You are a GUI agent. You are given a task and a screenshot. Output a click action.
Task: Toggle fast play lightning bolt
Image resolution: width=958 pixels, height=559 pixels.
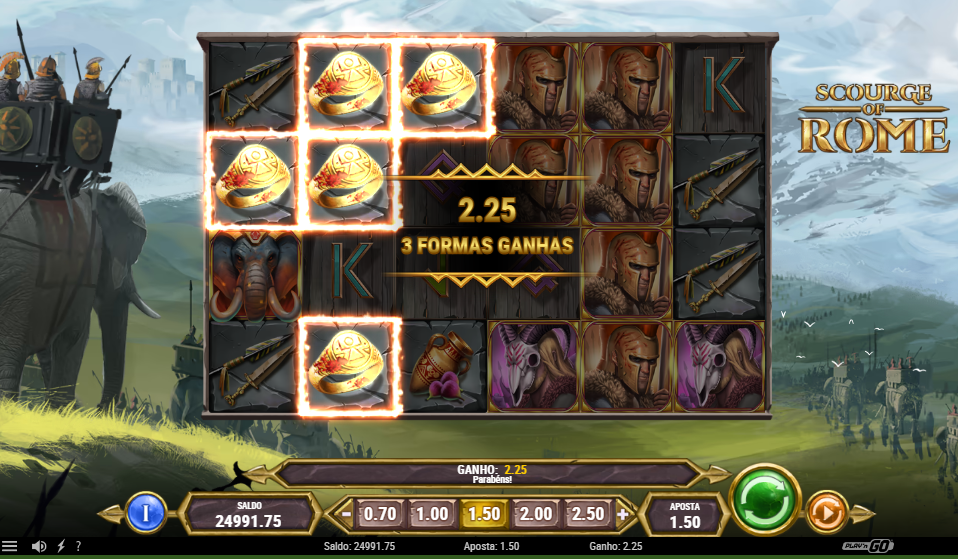pos(60,546)
